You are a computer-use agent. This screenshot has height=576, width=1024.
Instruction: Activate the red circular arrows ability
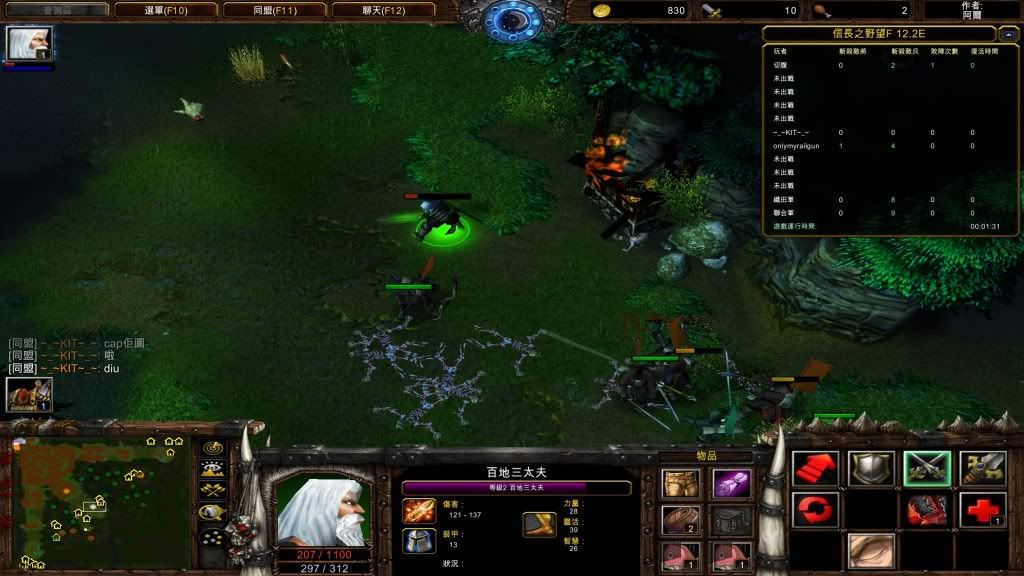pos(815,510)
